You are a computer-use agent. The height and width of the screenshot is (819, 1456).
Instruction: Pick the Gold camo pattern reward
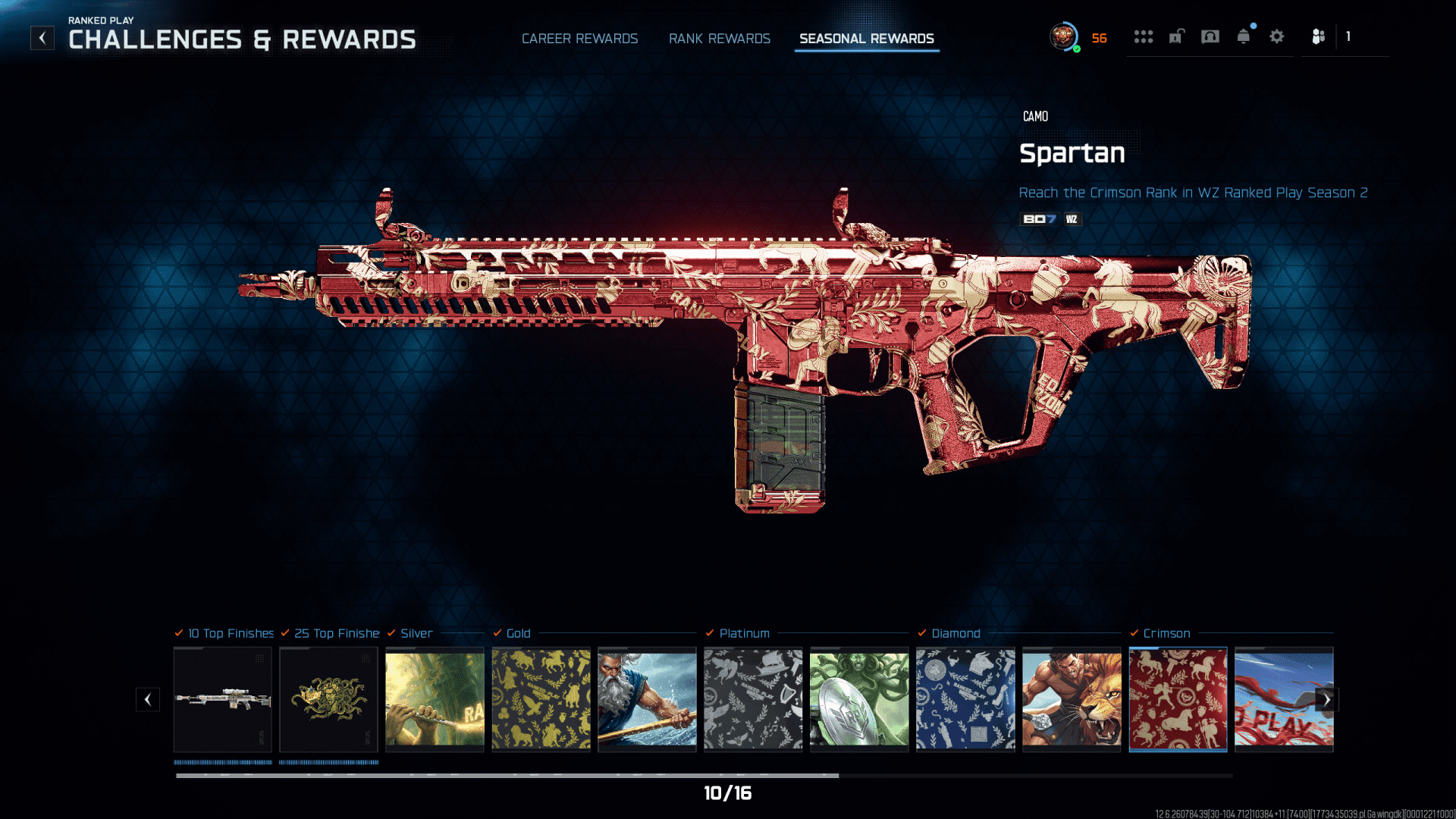pos(541,698)
